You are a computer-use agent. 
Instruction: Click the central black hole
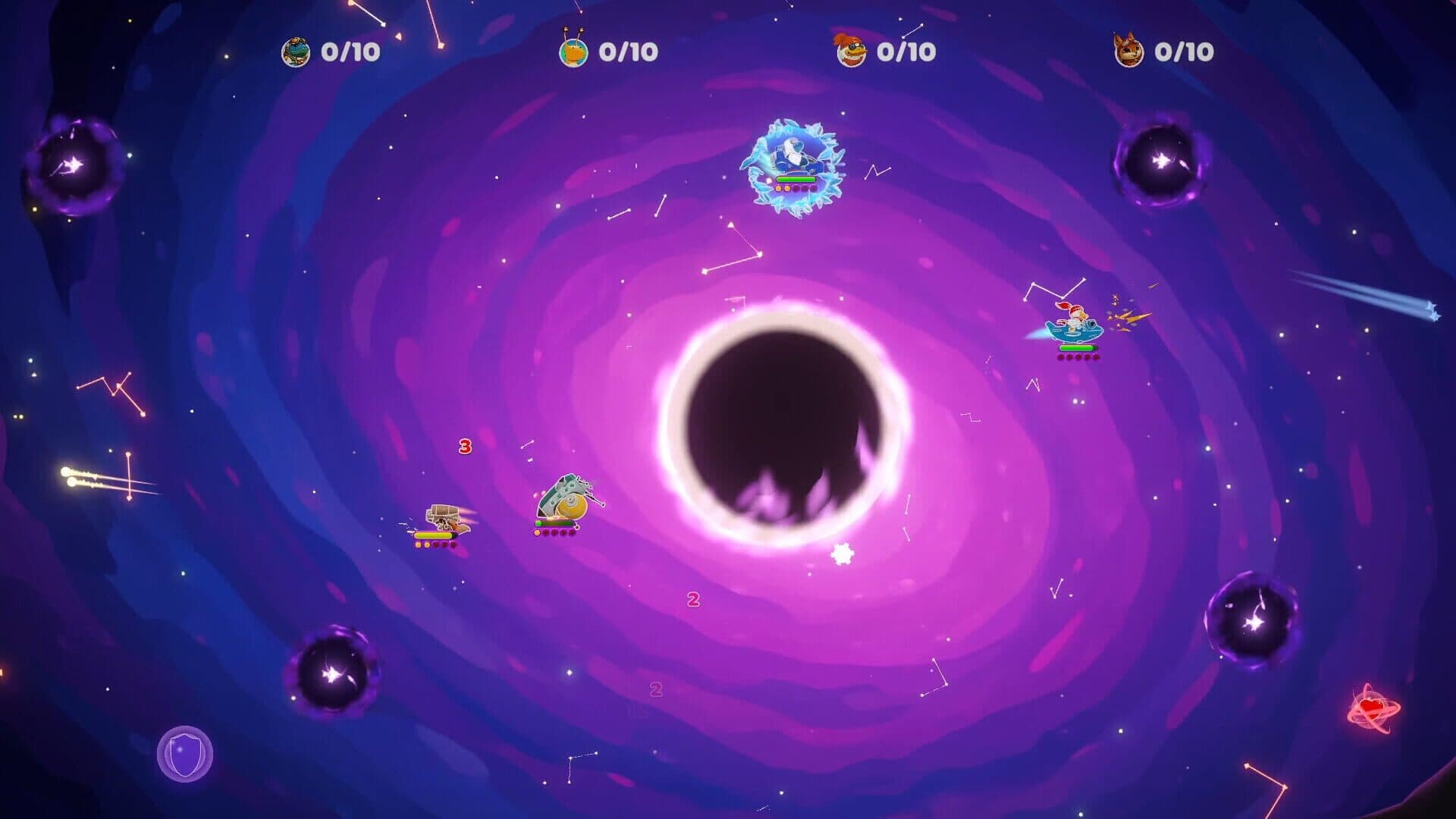[x=785, y=428]
